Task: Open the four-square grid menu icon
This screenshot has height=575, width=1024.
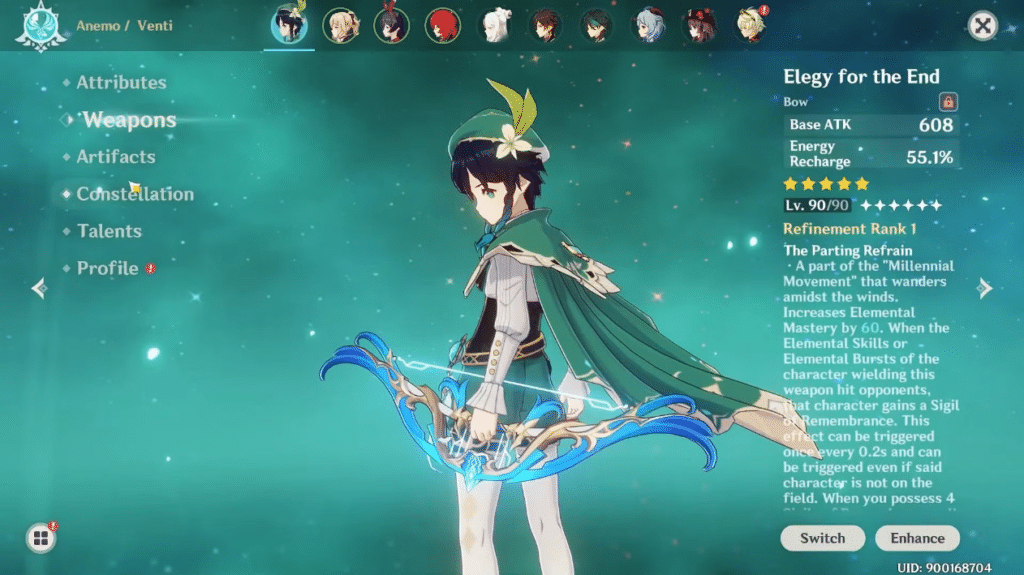Action: click(x=41, y=539)
